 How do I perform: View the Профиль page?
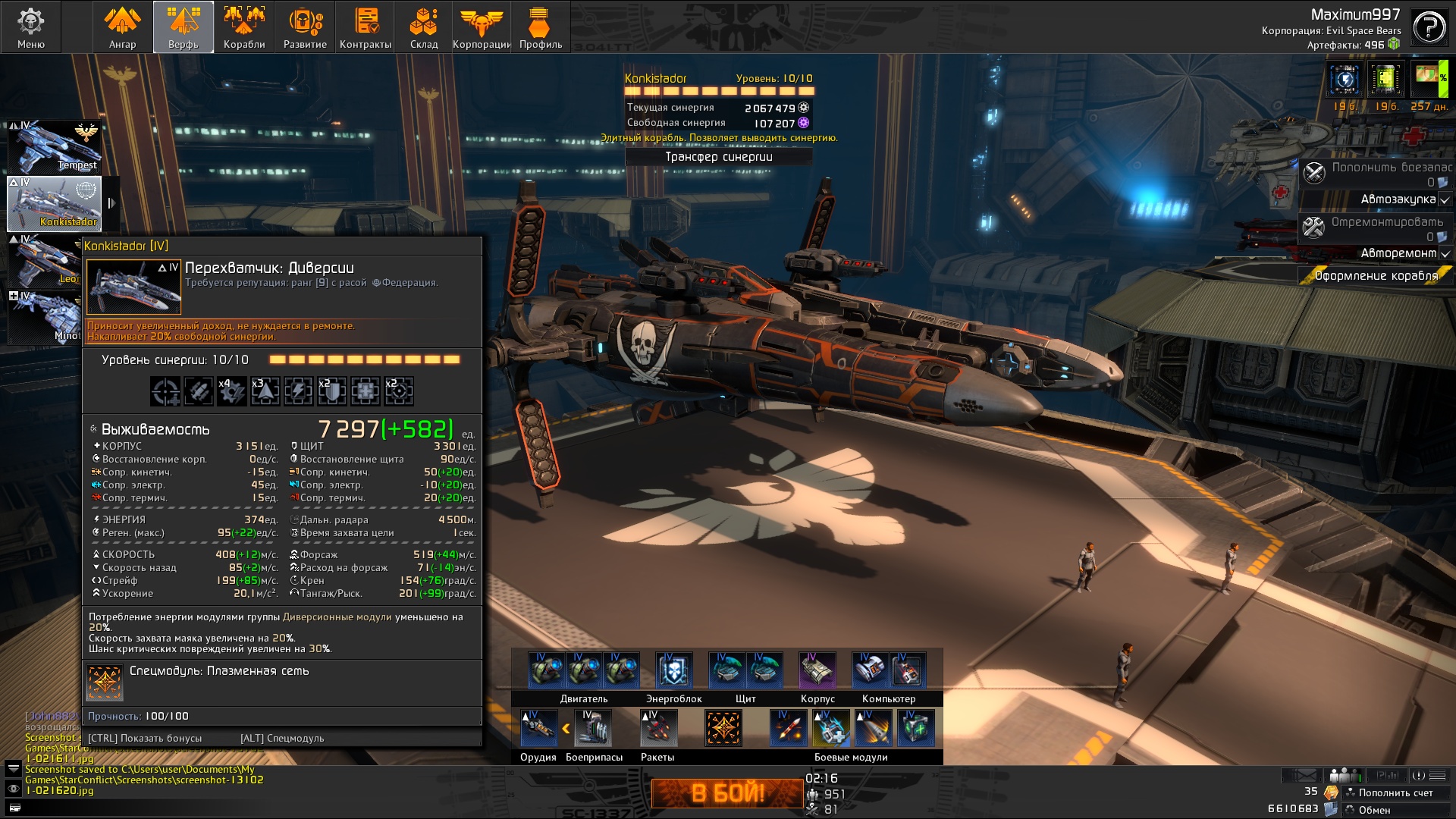tap(541, 27)
